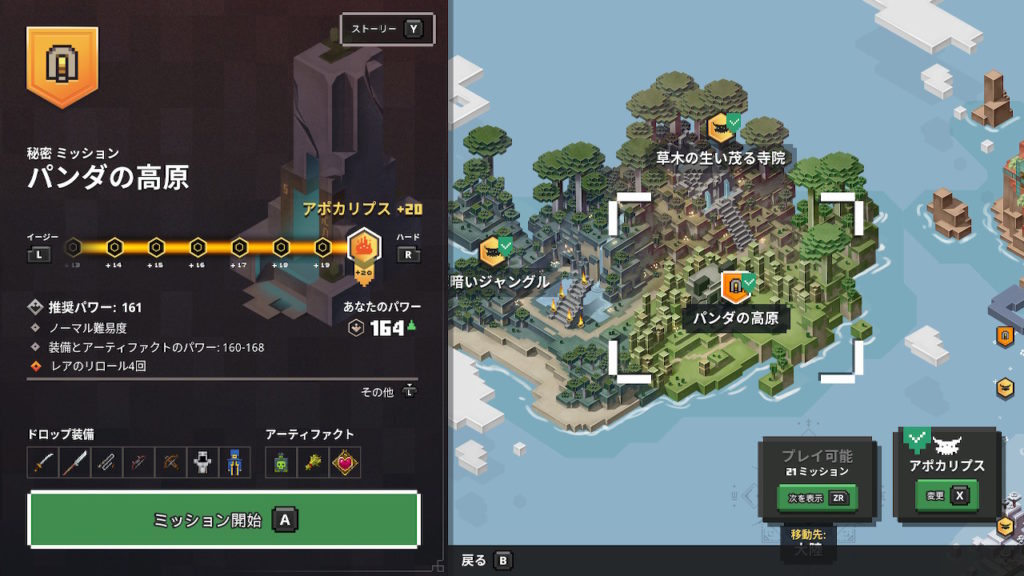Select the +14 difficulty node

(x=114, y=247)
